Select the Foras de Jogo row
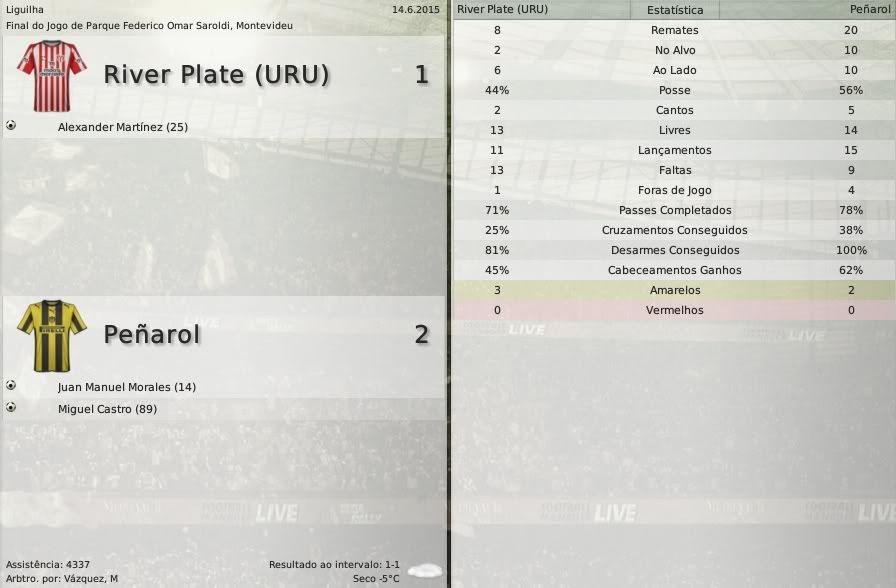 click(x=674, y=190)
